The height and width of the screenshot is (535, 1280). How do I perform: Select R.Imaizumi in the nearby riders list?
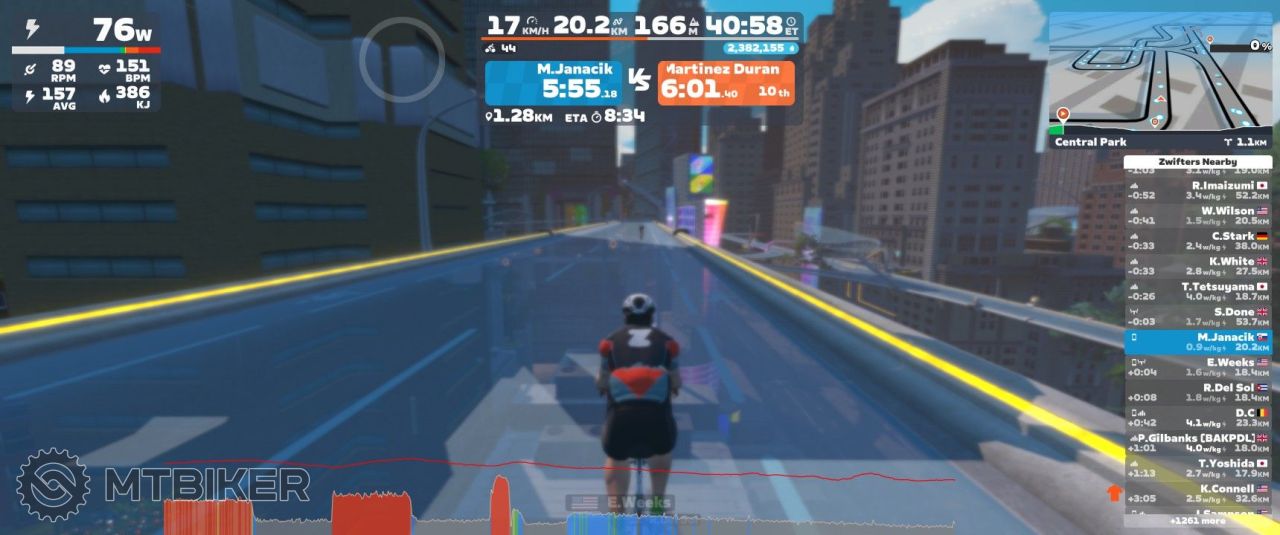[1198, 190]
